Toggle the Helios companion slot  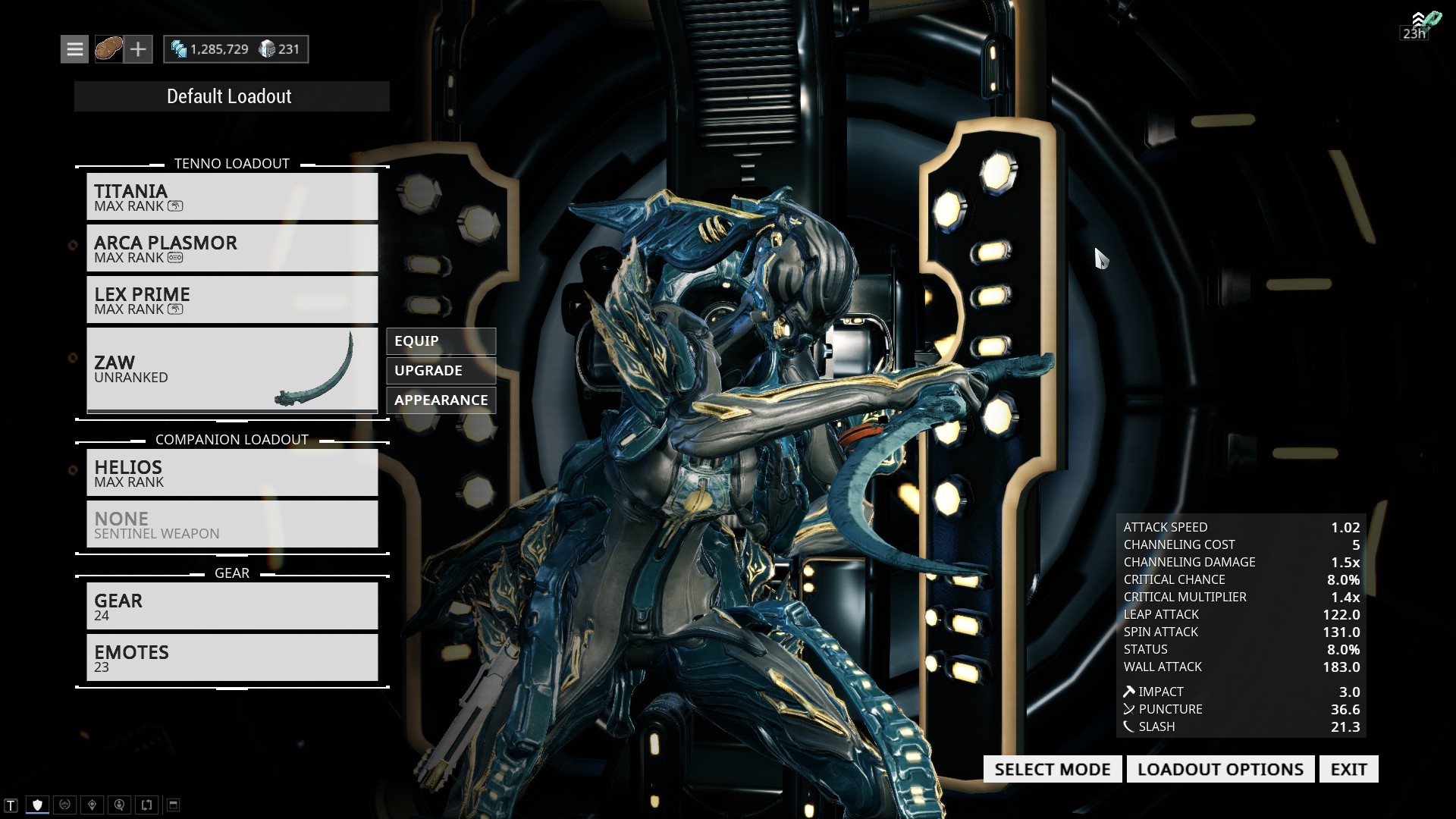232,472
